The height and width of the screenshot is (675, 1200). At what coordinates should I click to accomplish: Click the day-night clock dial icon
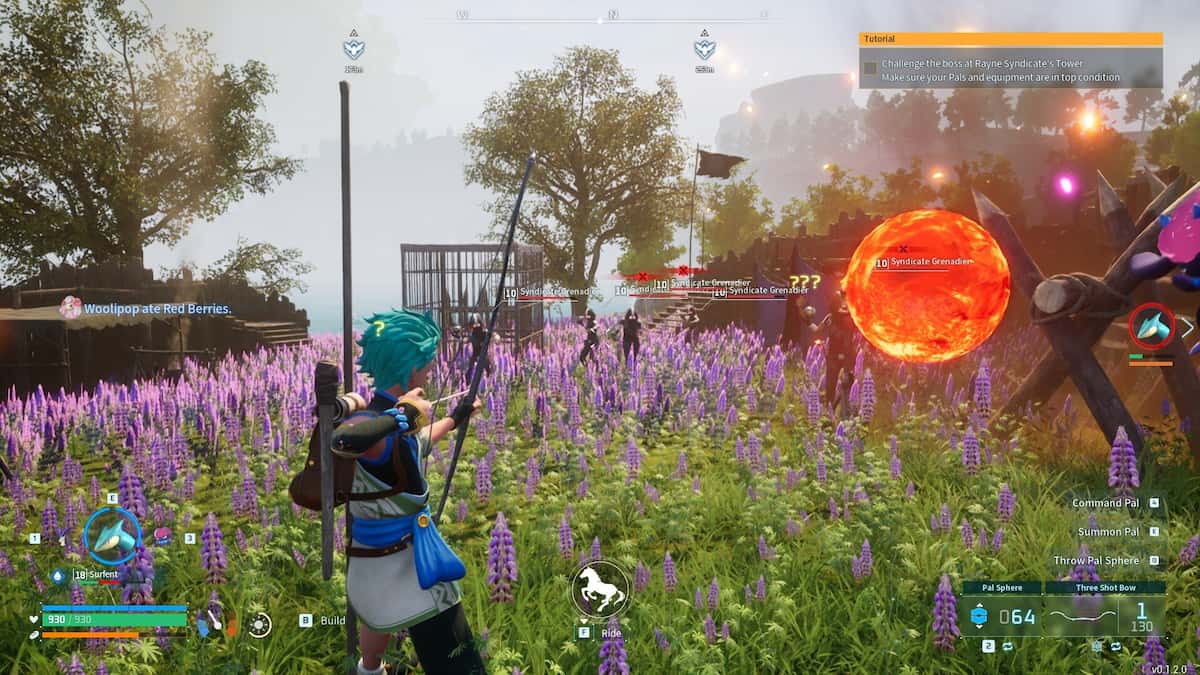pos(260,625)
